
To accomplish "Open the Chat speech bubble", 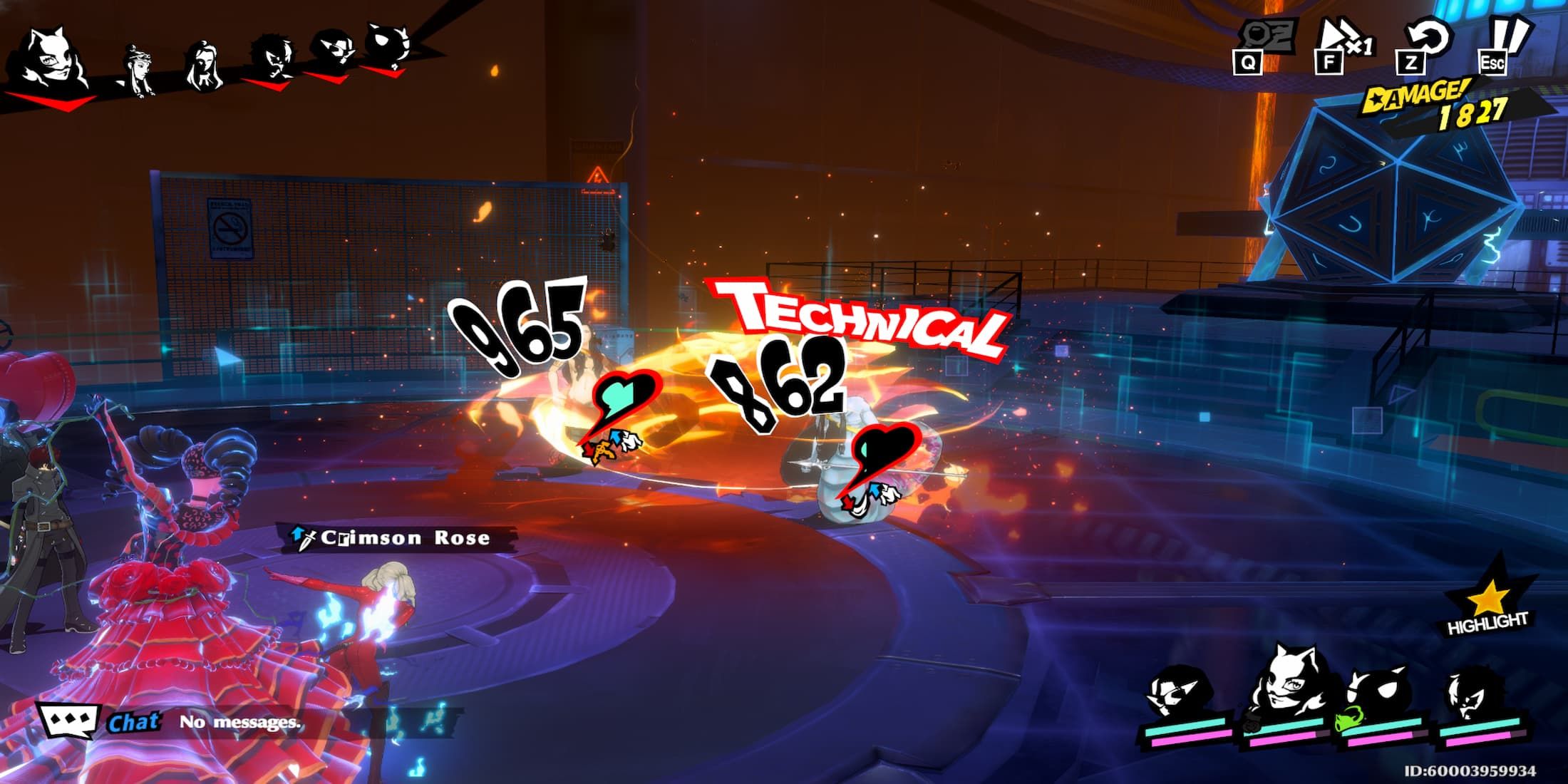I will point(68,721).
